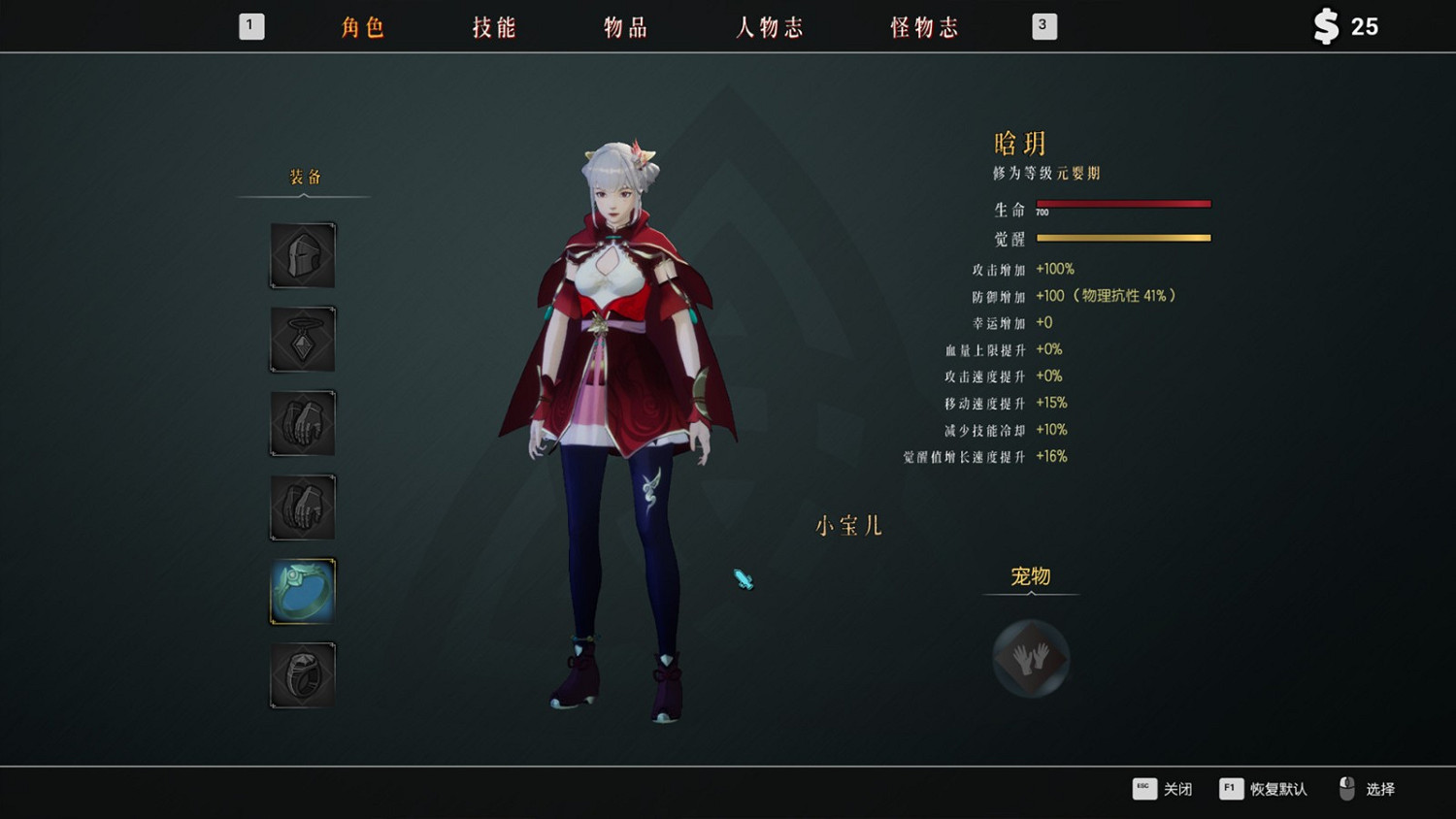Open the second gloves equipment slot
The image size is (1456, 819).
(x=302, y=506)
